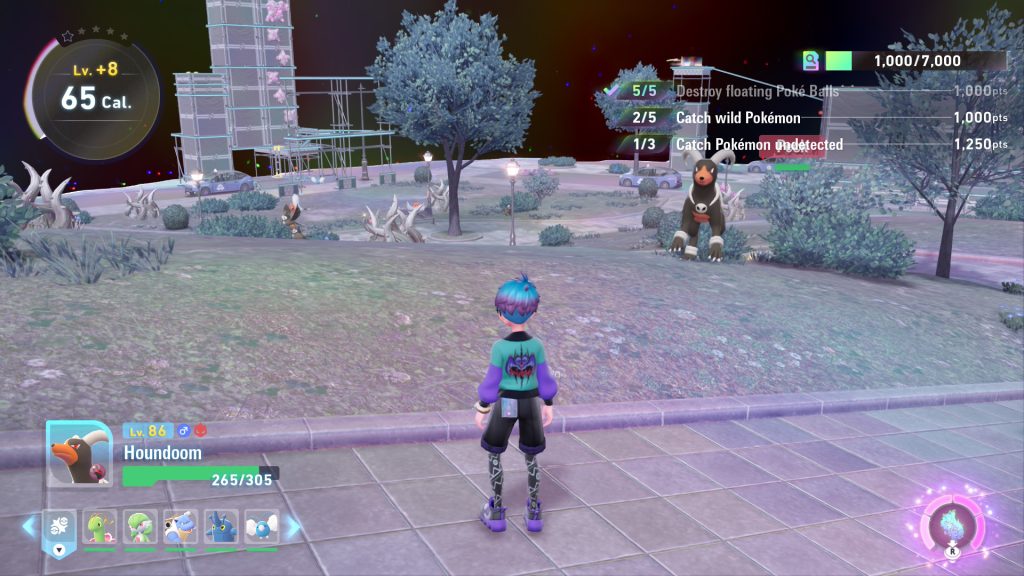Click the left arrow beside the party bar

click(29, 525)
